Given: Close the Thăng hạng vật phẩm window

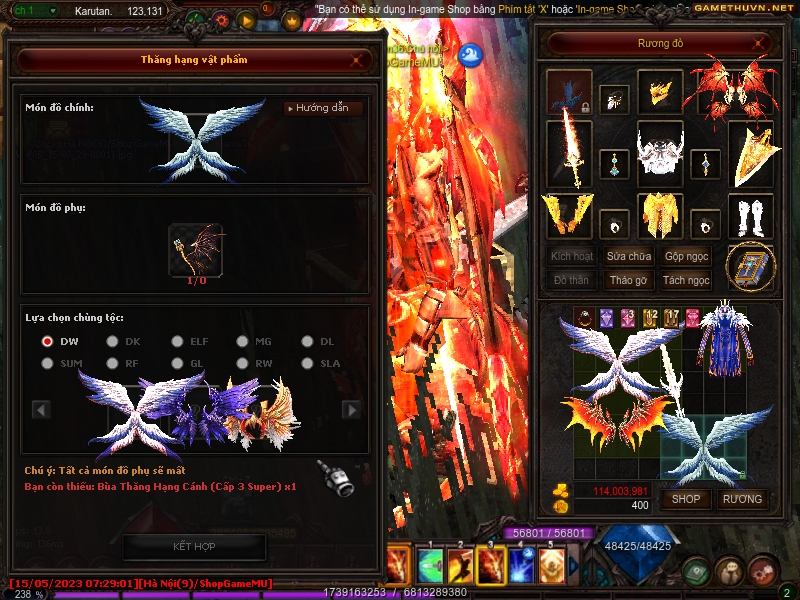Looking at the screenshot, I should (357, 60).
